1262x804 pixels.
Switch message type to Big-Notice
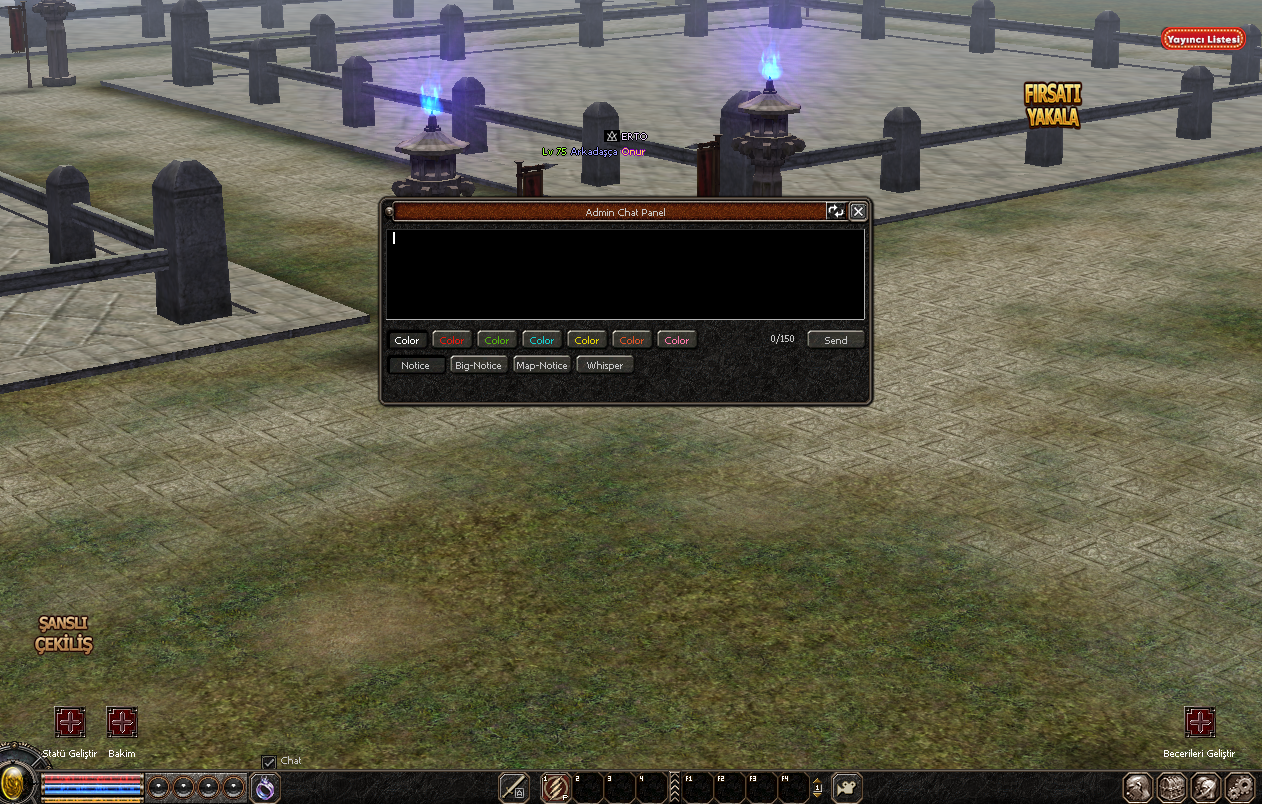(478, 365)
